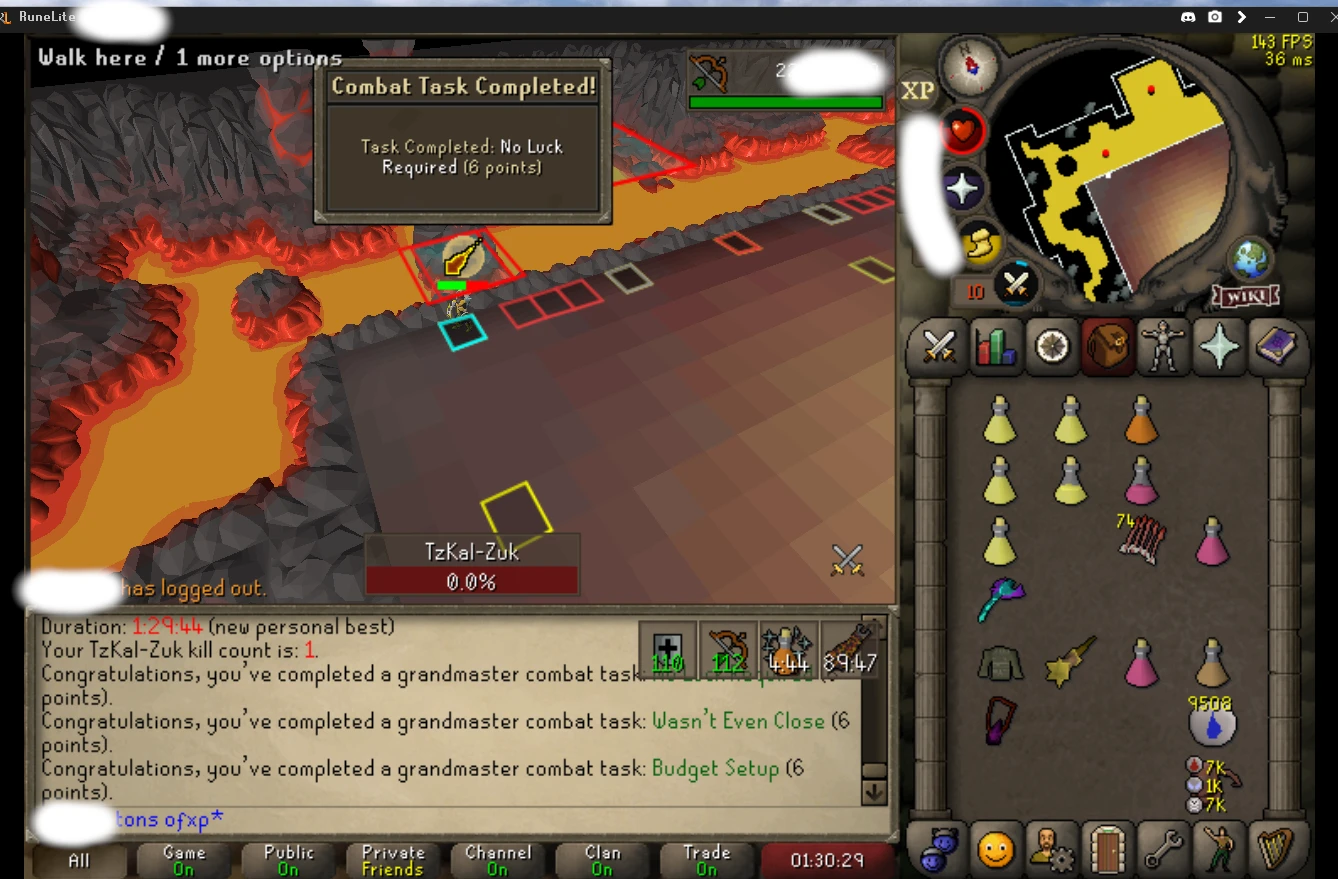This screenshot has height=879, width=1338.
Task: Click the XP tracker orb
Action: 918,89
